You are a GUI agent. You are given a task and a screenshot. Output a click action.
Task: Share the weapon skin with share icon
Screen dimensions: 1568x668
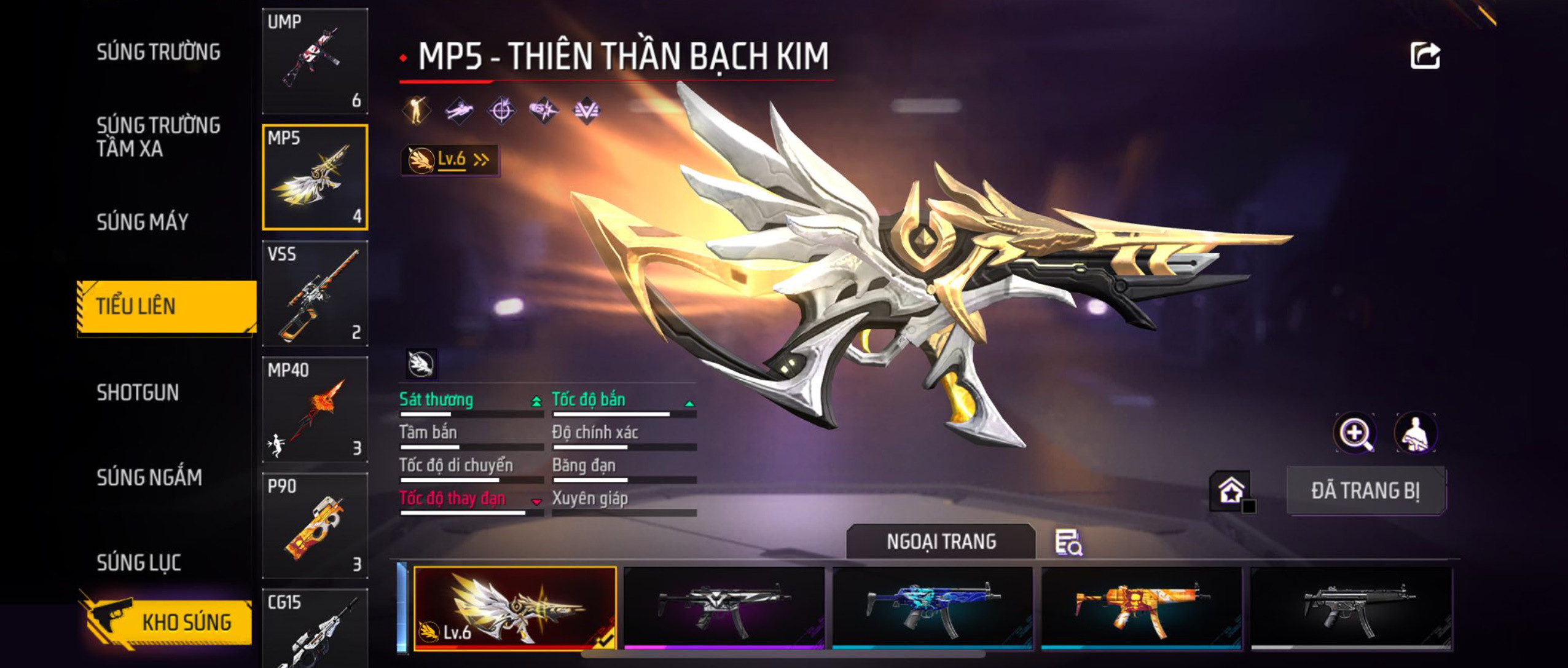point(1425,57)
